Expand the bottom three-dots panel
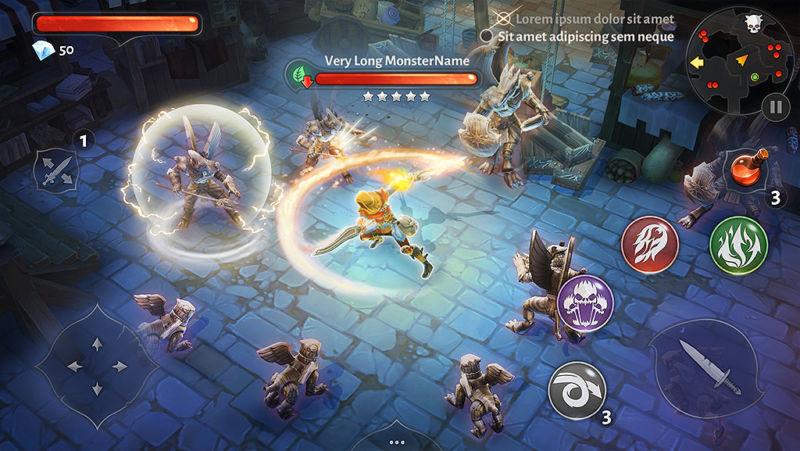Viewport: 800px width, 451px height. [x=397, y=440]
